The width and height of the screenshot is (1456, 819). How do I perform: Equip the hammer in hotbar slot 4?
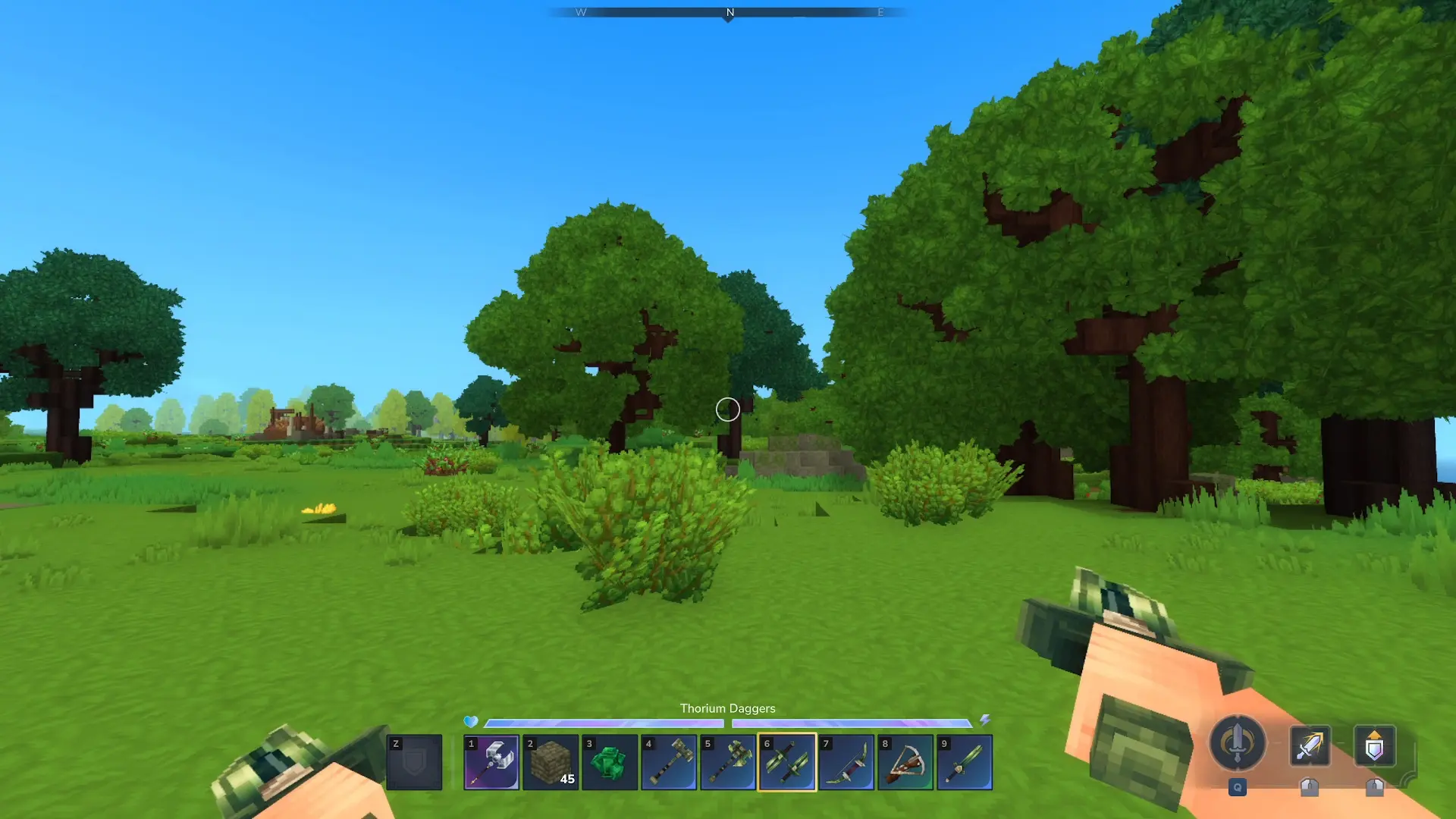click(x=669, y=762)
